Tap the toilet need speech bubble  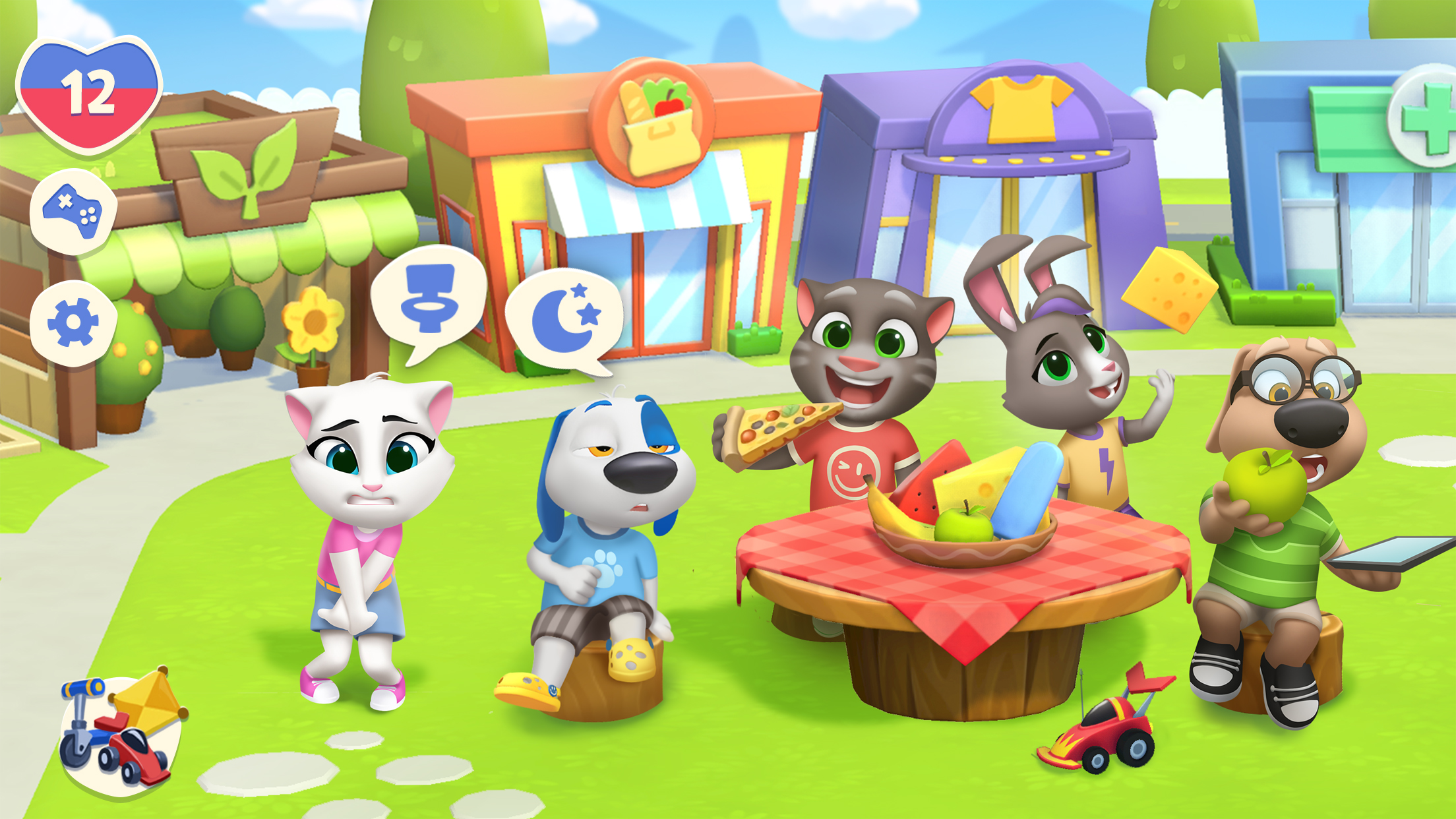pos(429,299)
